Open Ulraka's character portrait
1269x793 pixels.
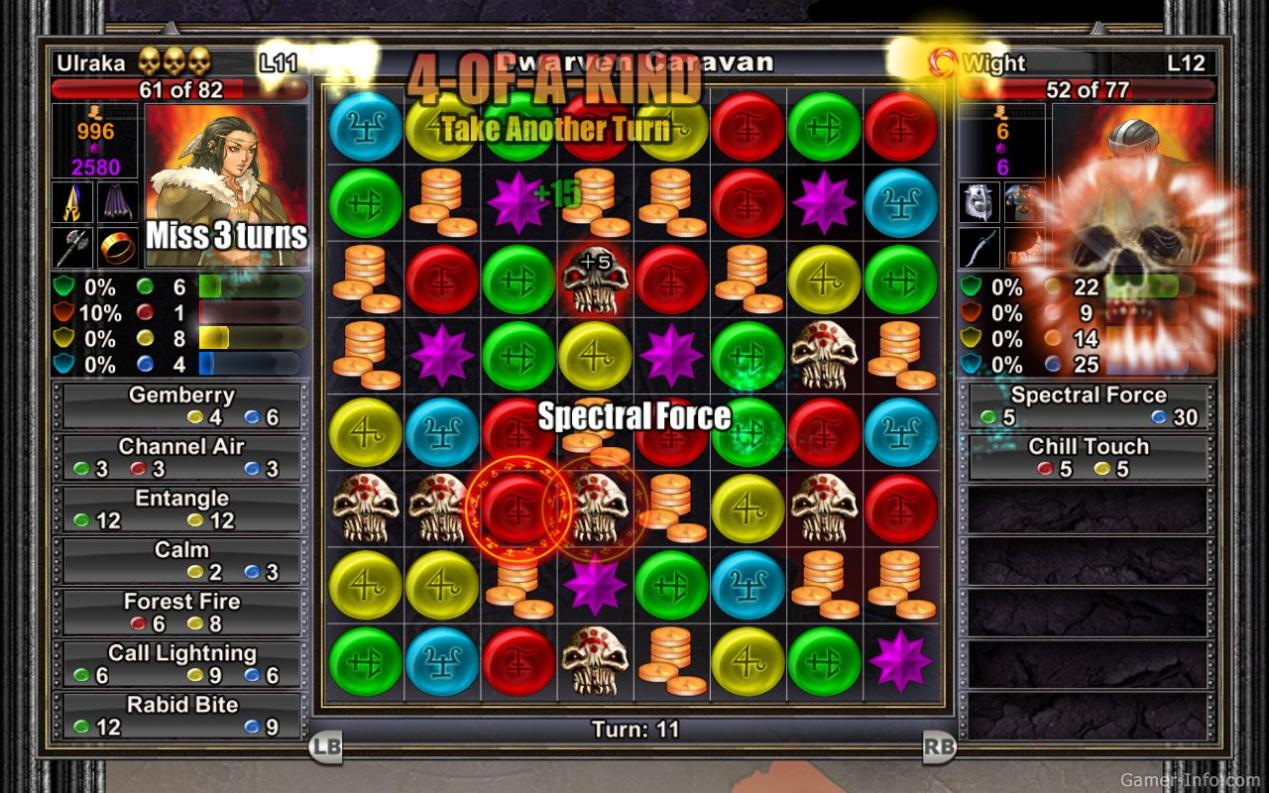tap(226, 187)
